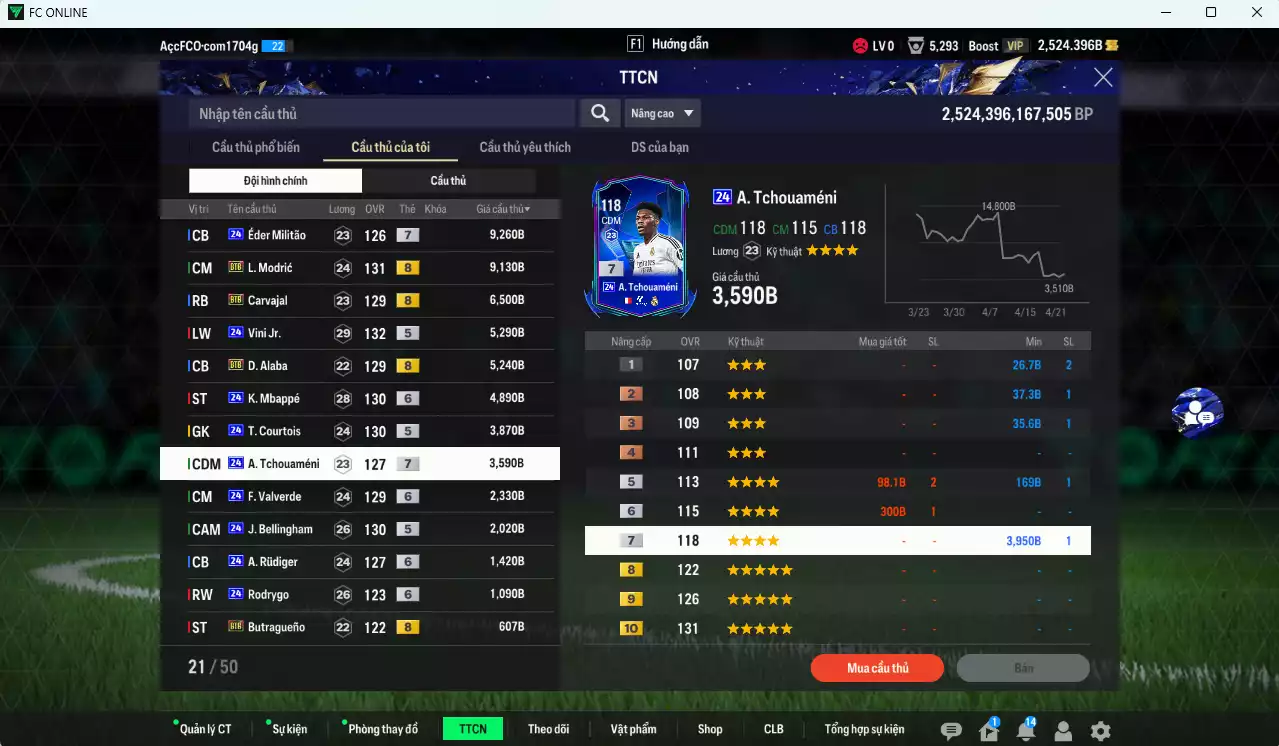Sort list by Giá cầu thủ column

coord(503,209)
